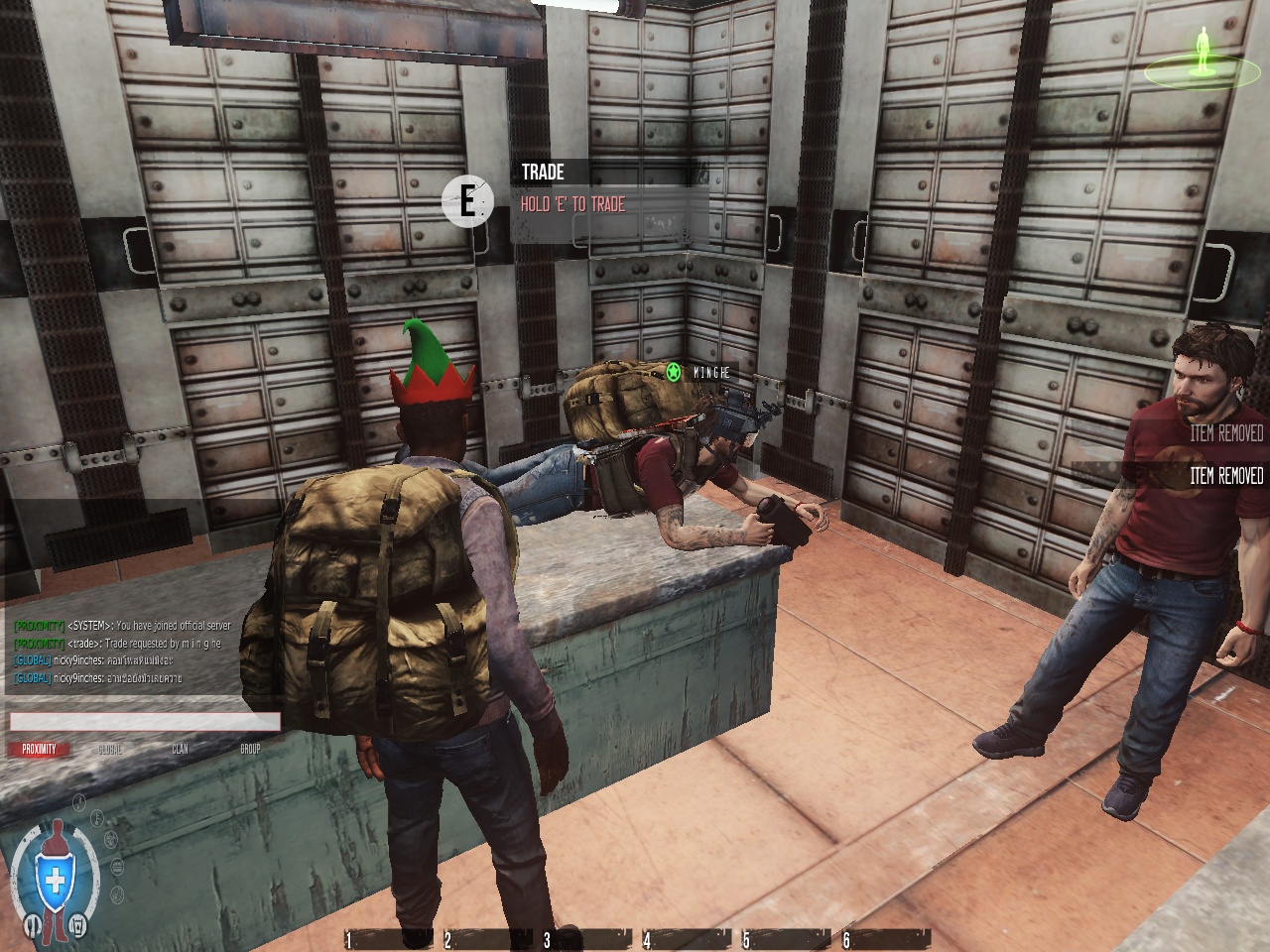Click the chat message input box
This screenshot has width=1270, height=952.
point(145,722)
